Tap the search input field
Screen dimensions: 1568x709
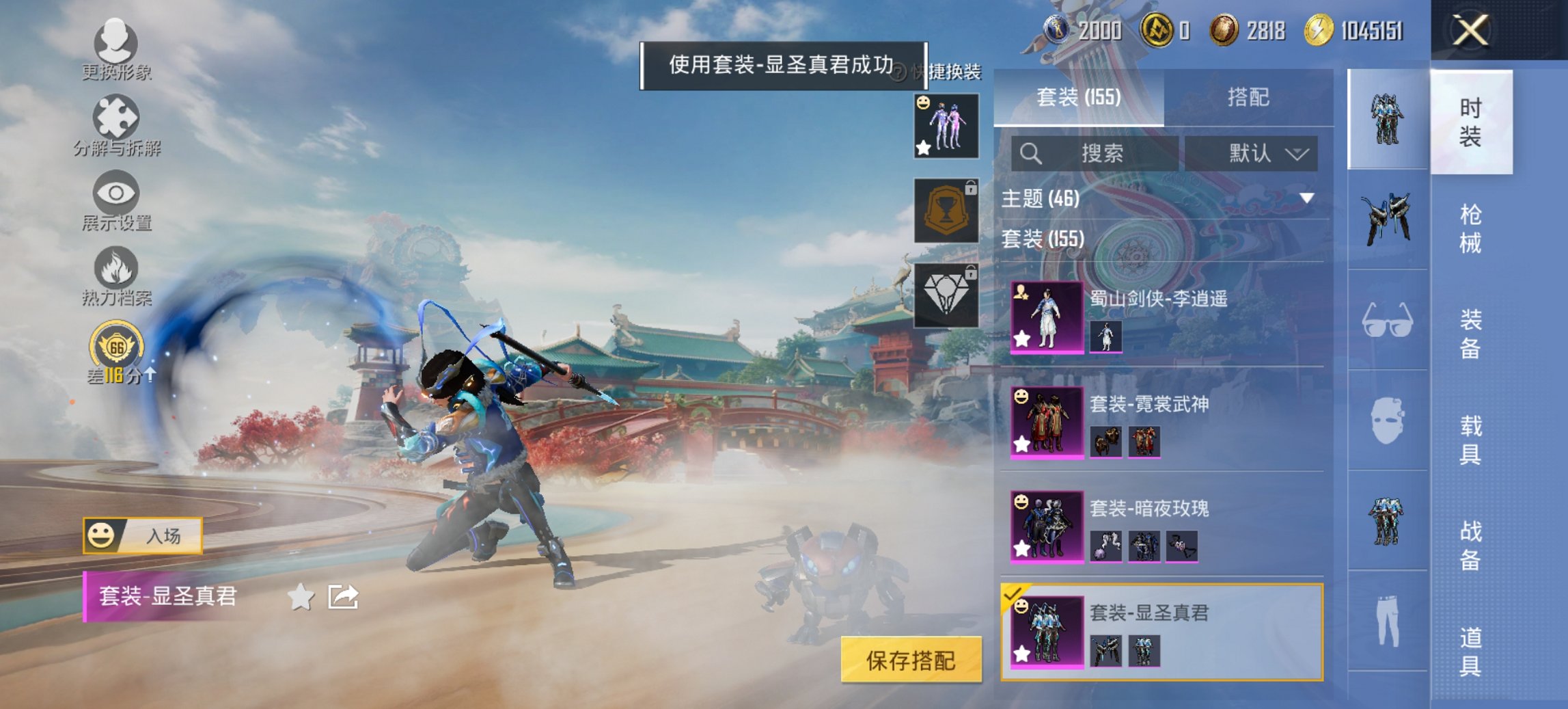1093,154
